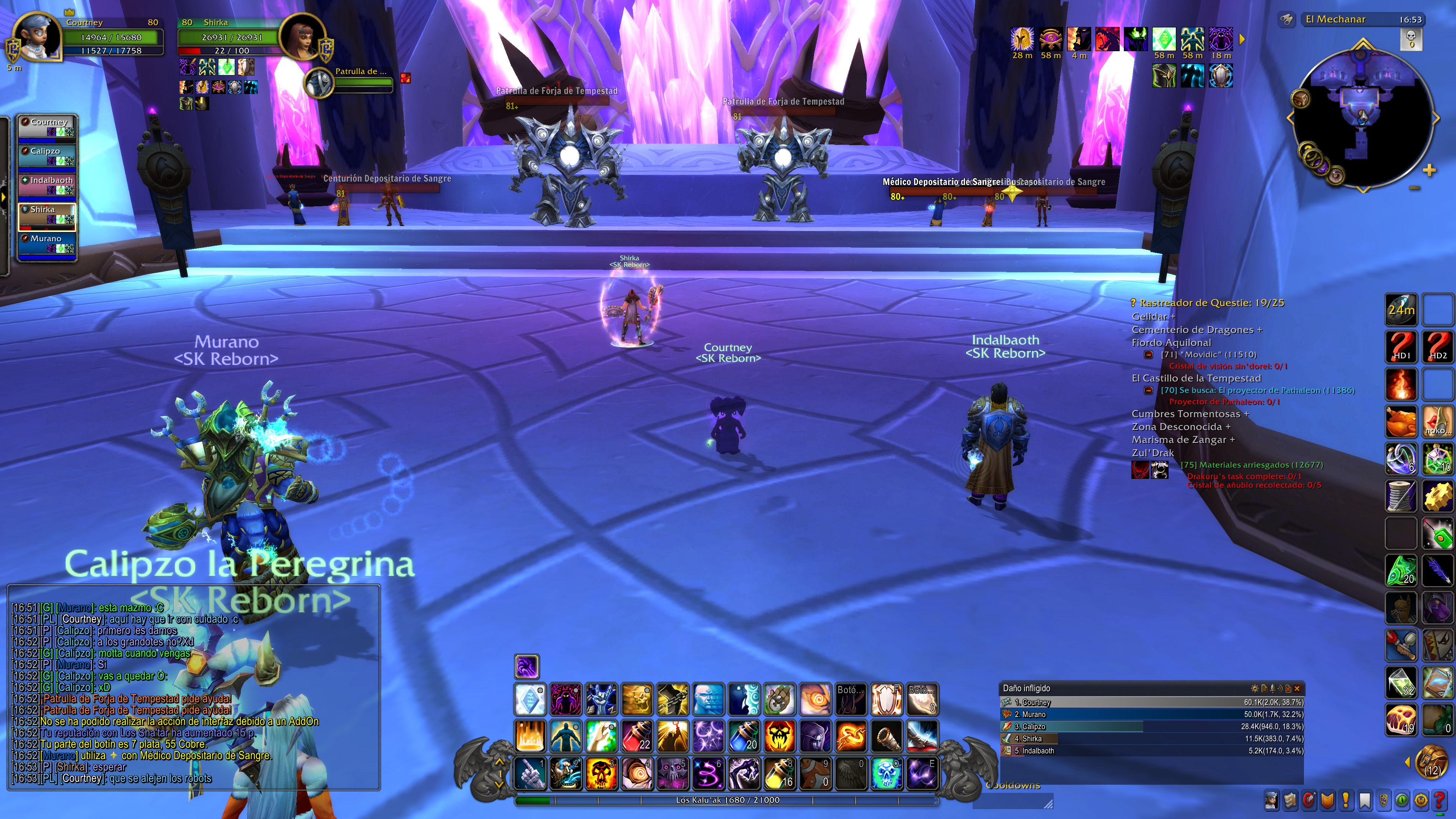This screenshot has width=1456, height=819.
Task: Click the treasure chest button on the minimap edge
Action: pos(1301,99)
